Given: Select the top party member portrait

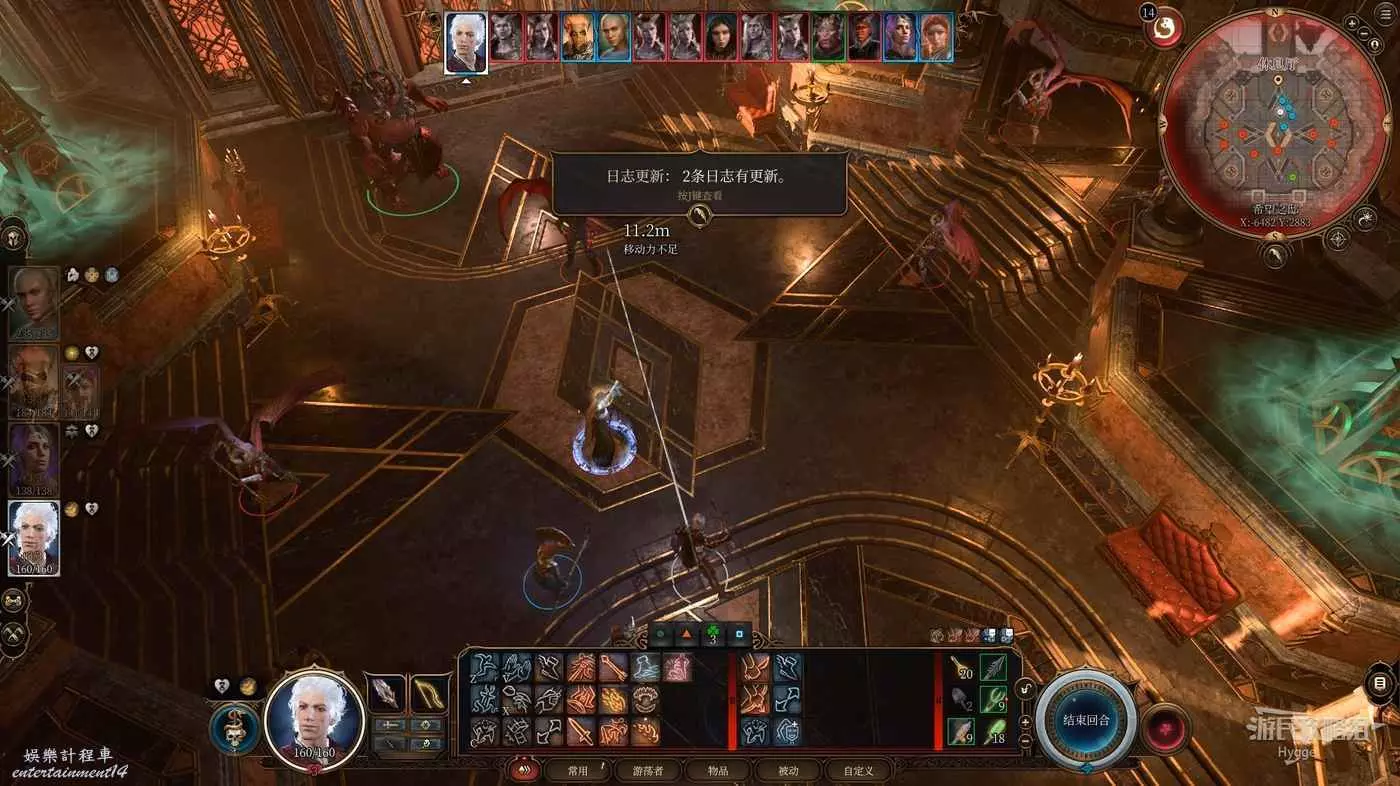Looking at the screenshot, I should [34, 303].
